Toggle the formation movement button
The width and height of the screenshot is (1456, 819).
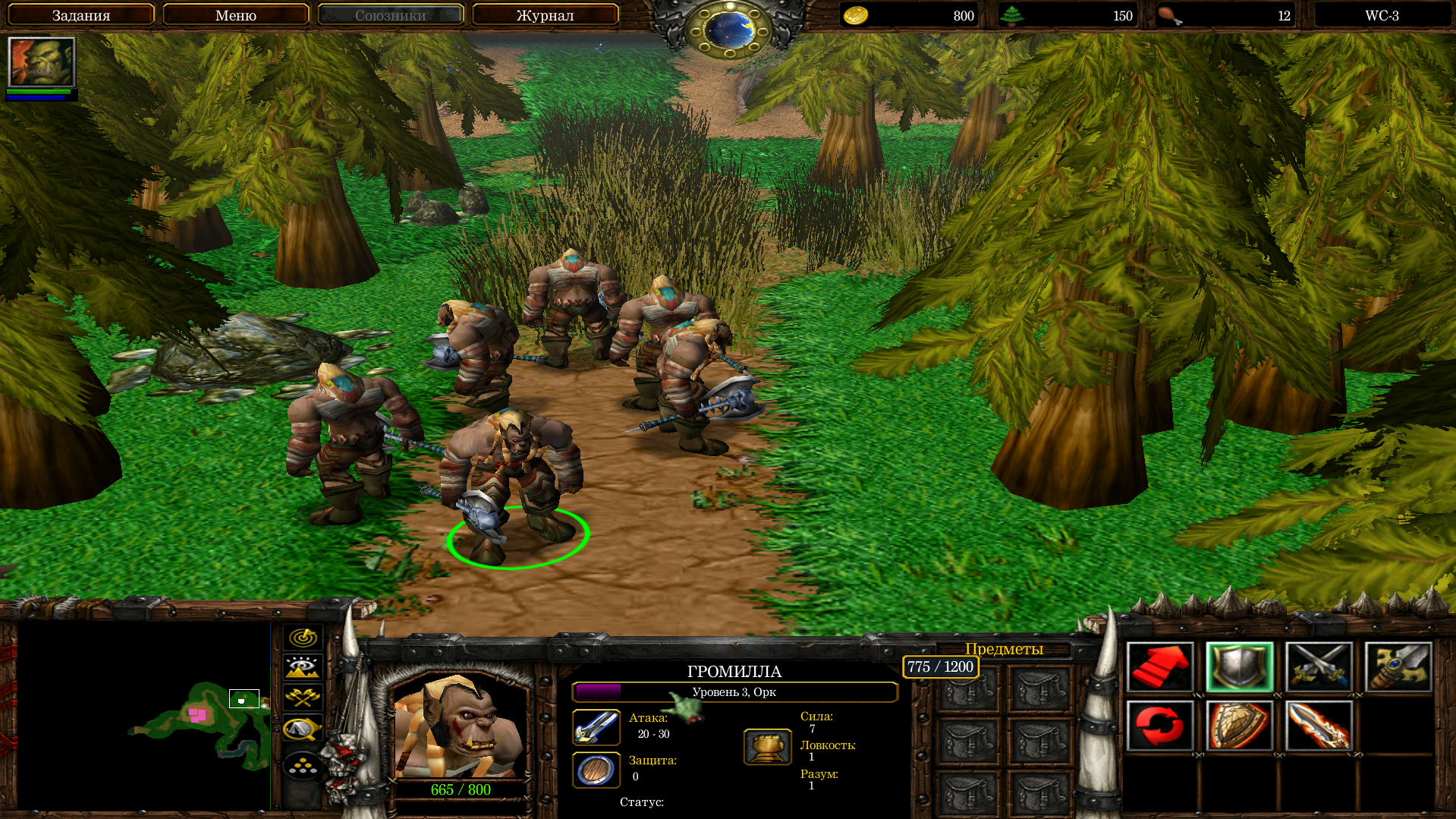(x=303, y=766)
